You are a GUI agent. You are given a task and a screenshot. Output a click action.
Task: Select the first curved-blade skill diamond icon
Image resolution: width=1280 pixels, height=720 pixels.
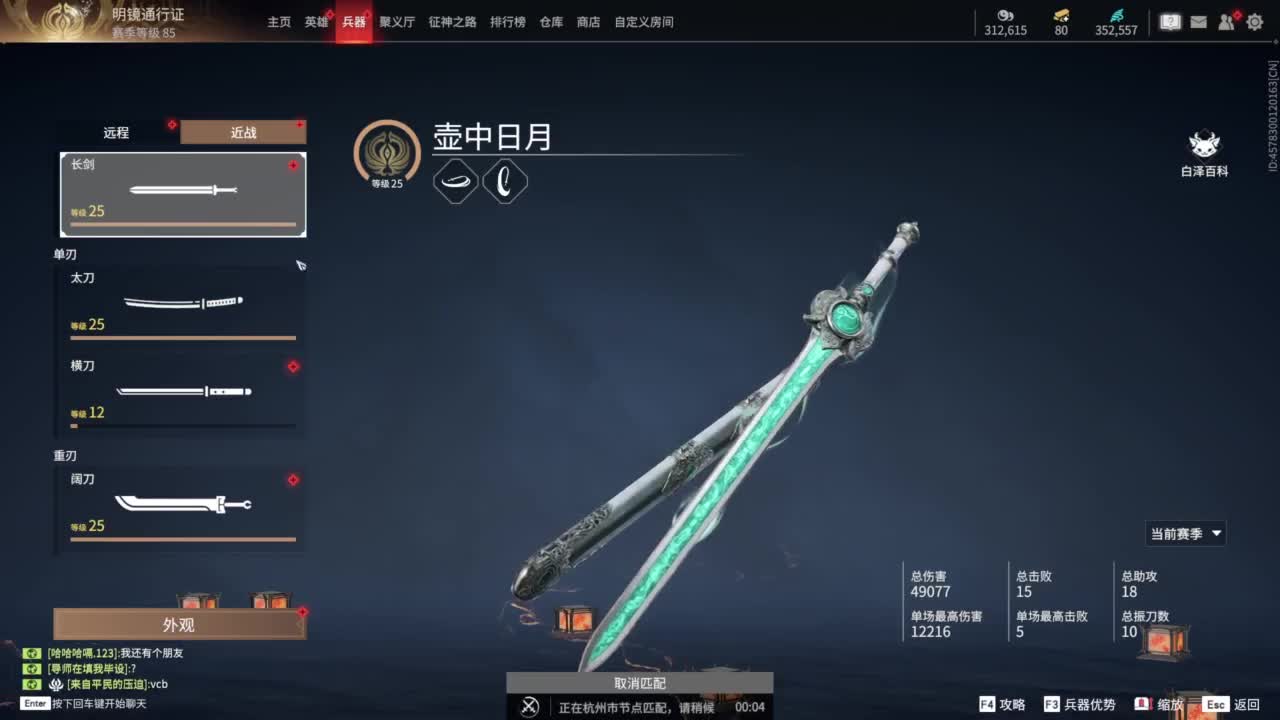point(456,182)
